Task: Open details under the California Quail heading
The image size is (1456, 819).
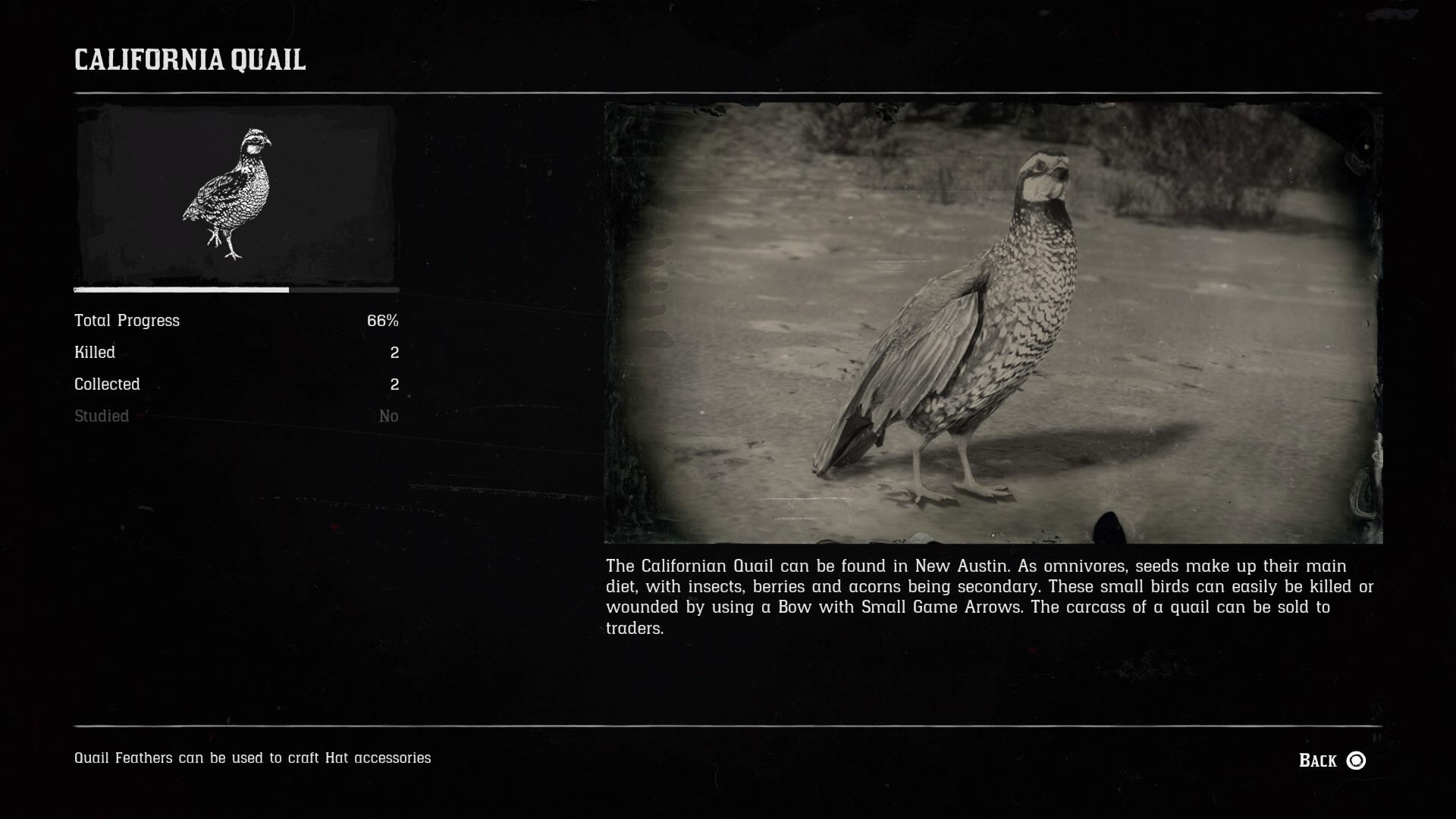Action: [190, 61]
